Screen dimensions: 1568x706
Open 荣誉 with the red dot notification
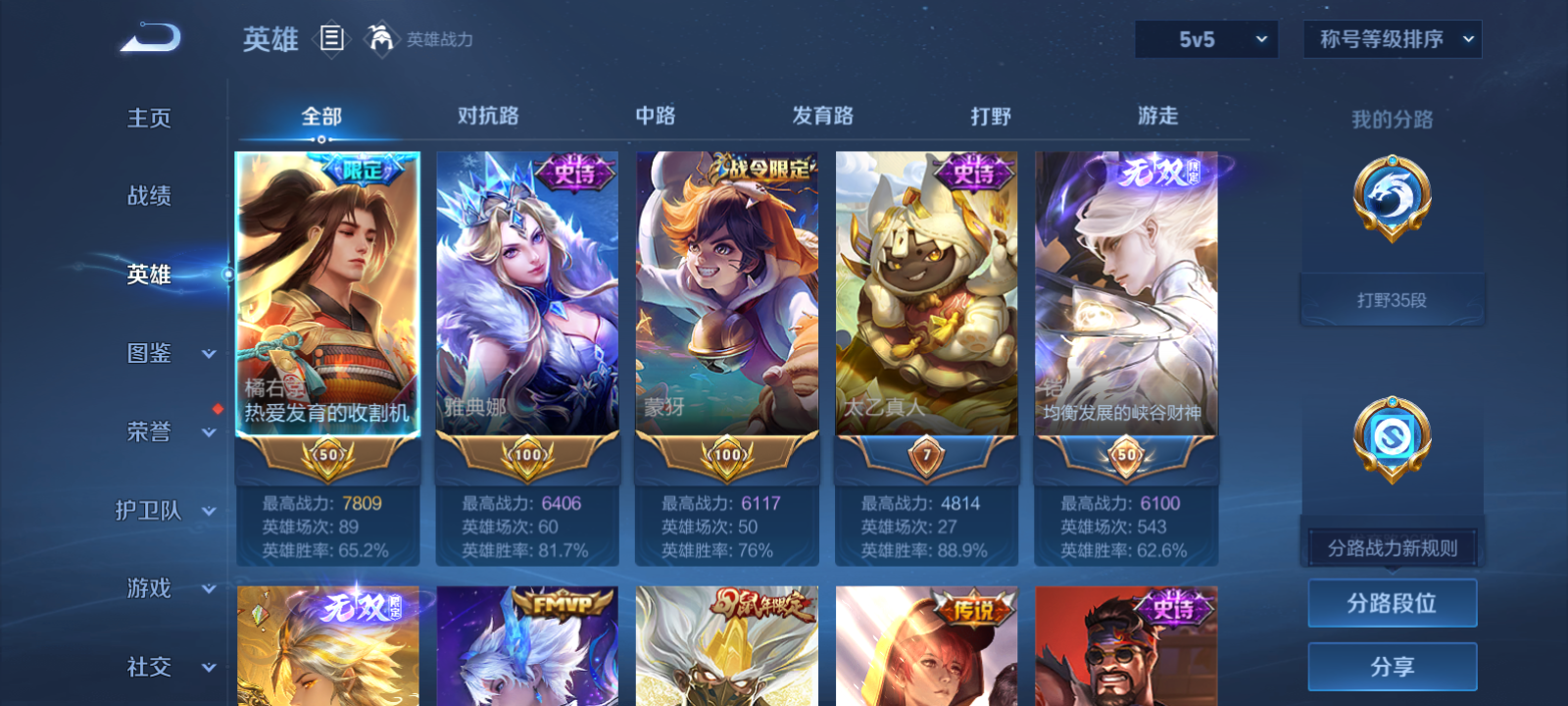148,431
